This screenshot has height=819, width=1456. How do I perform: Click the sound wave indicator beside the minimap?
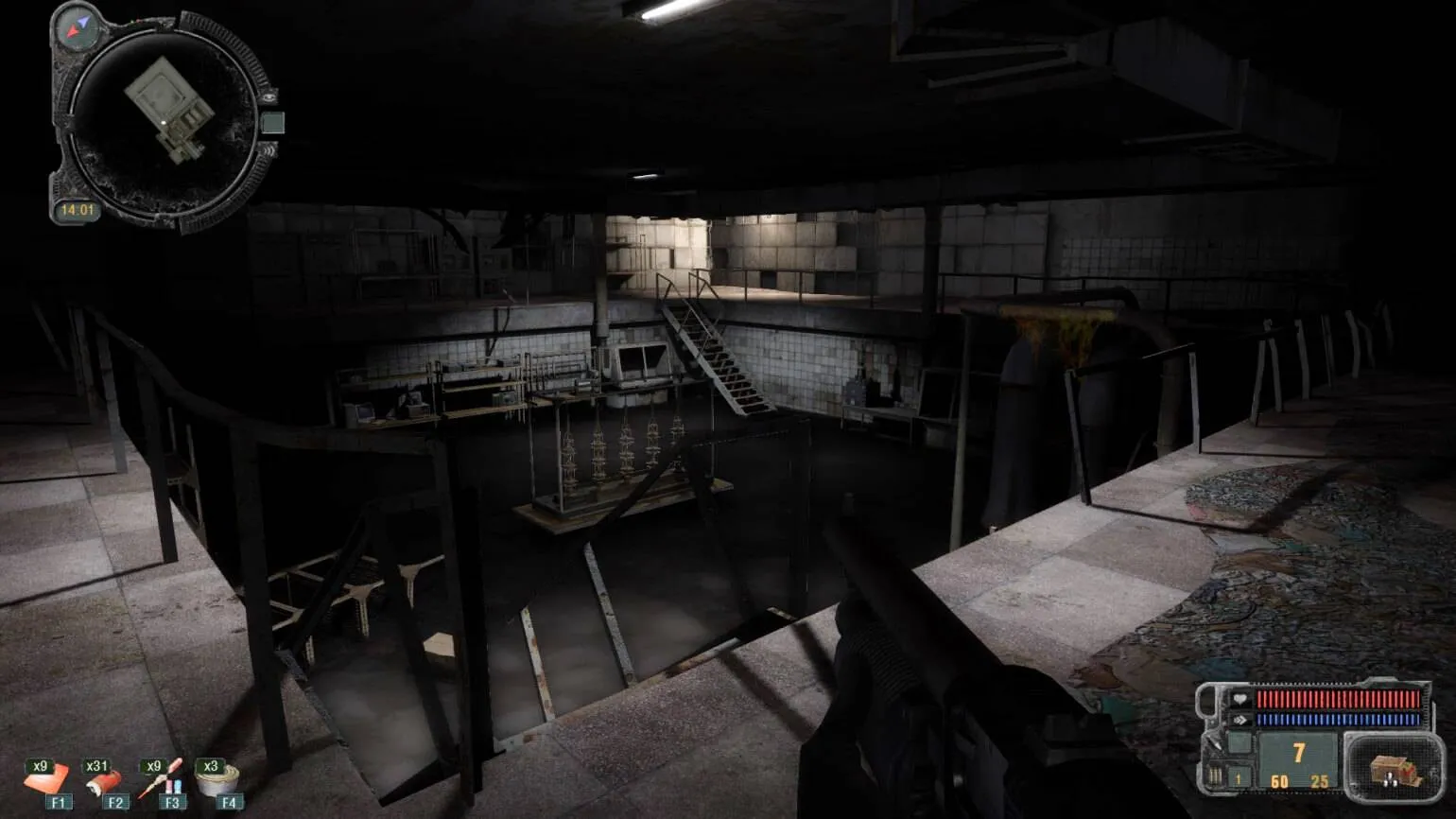270,149
